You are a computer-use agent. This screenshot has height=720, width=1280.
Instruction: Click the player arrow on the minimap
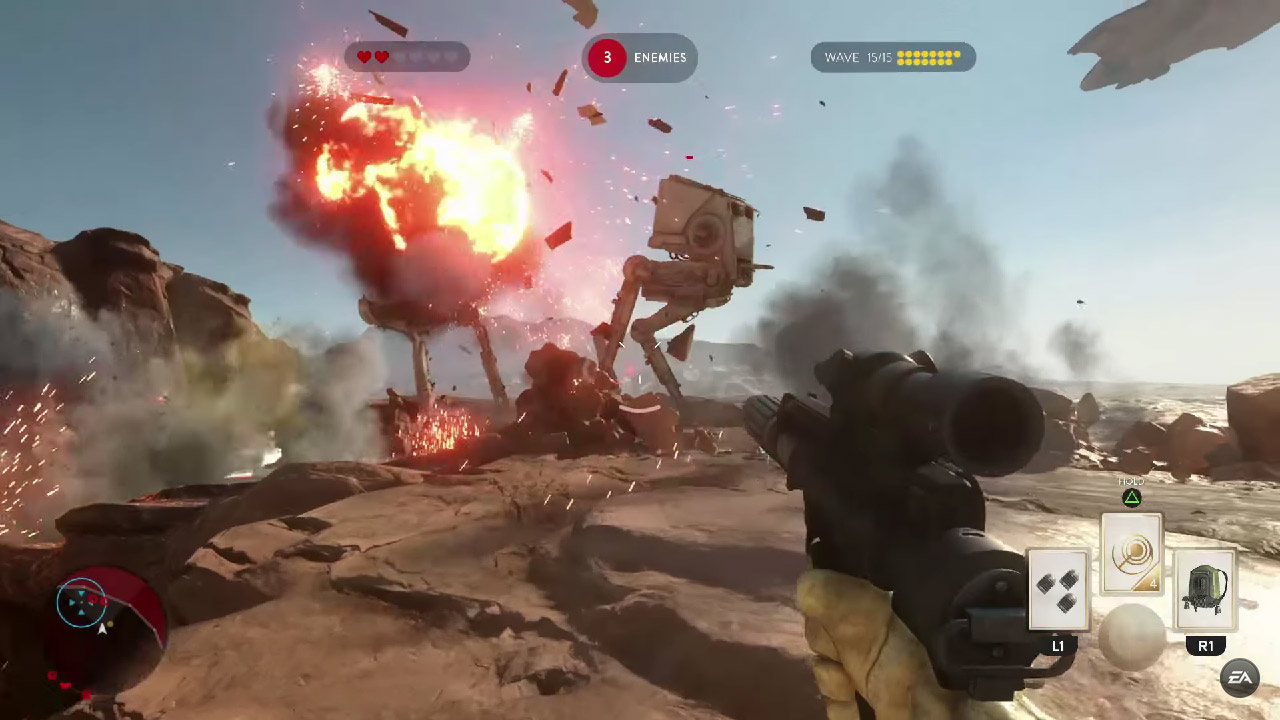[x=102, y=631]
